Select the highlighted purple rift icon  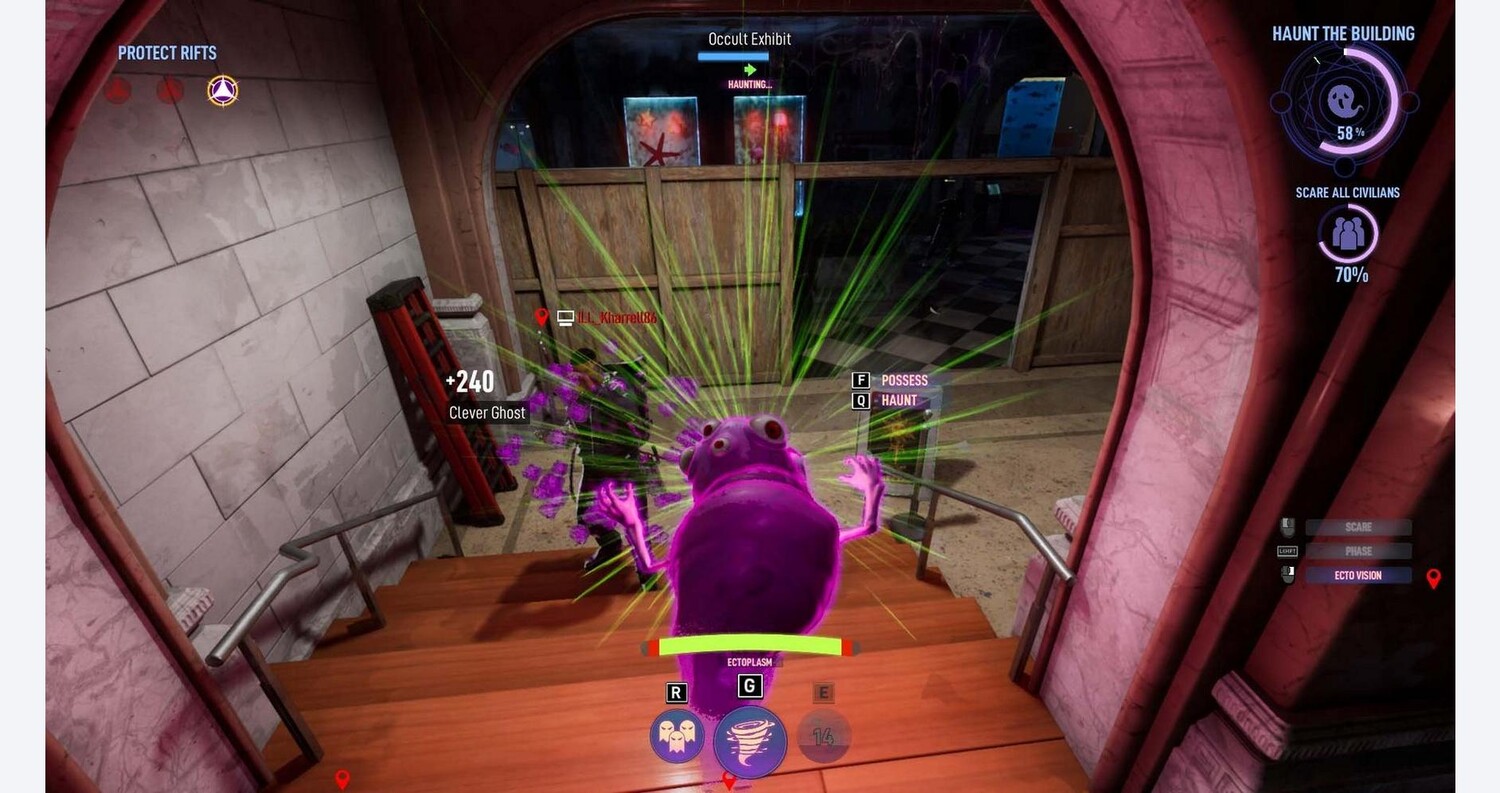(x=222, y=91)
